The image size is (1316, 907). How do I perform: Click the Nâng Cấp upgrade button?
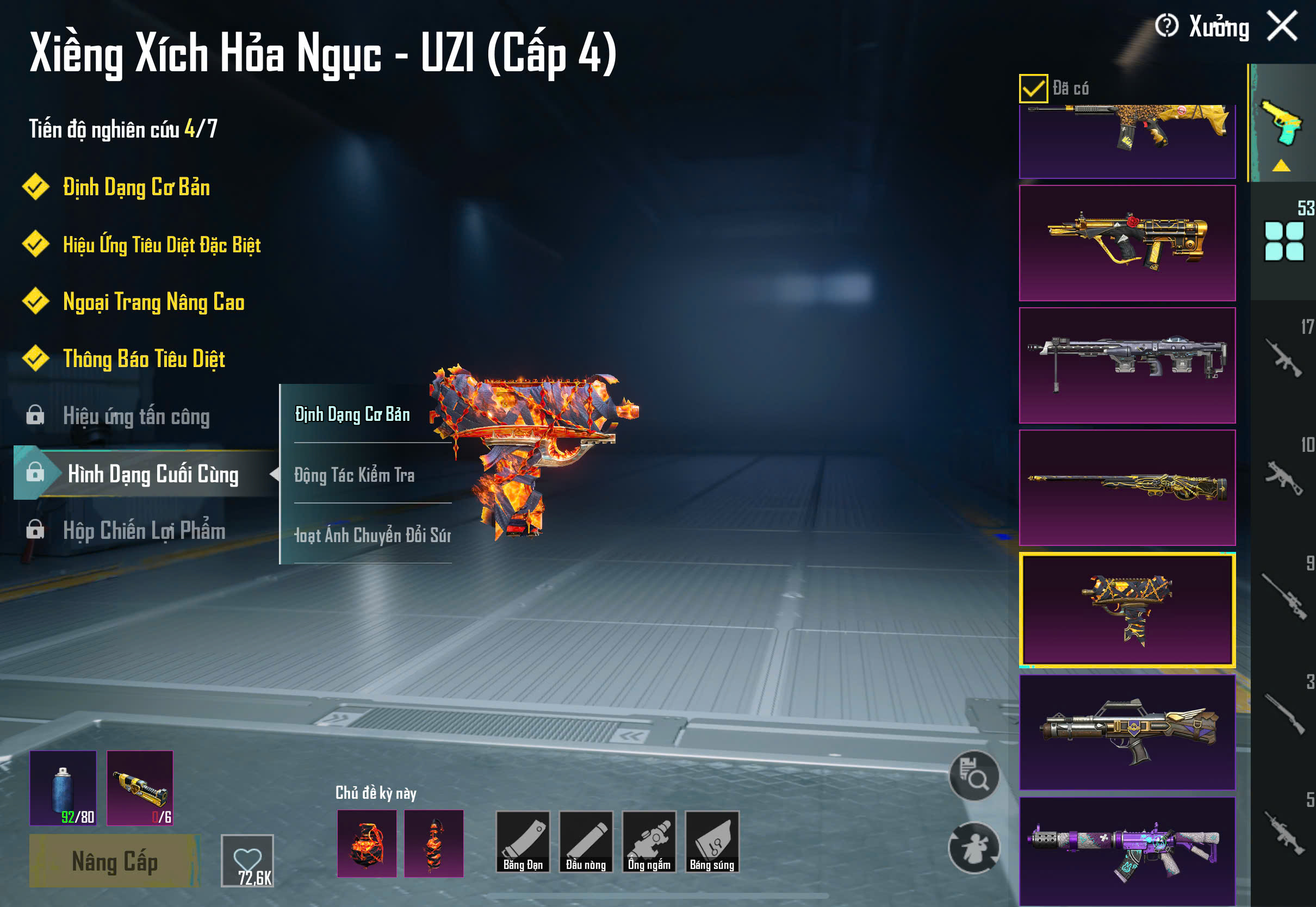114,861
